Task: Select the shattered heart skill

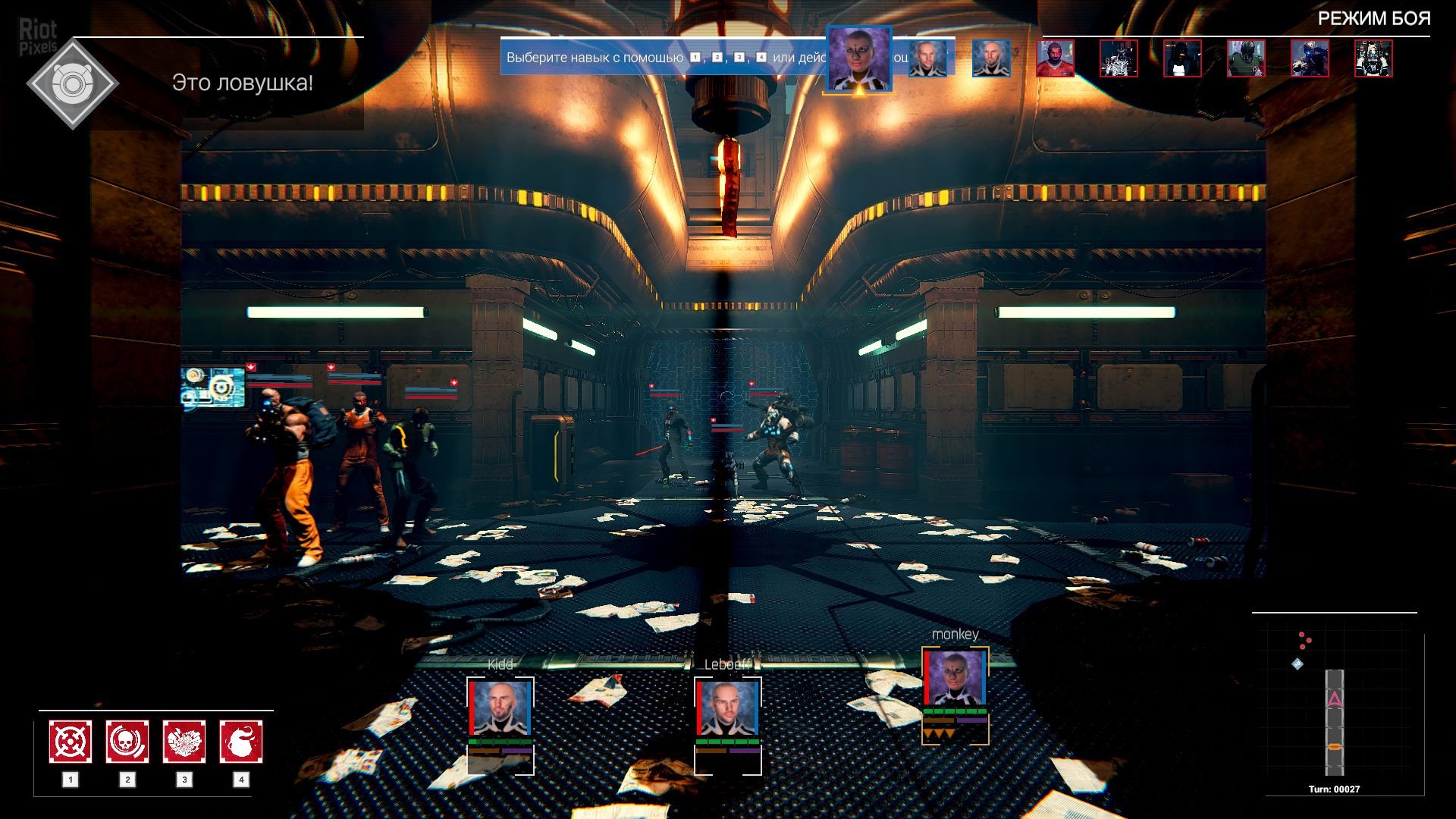Action: (184, 742)
